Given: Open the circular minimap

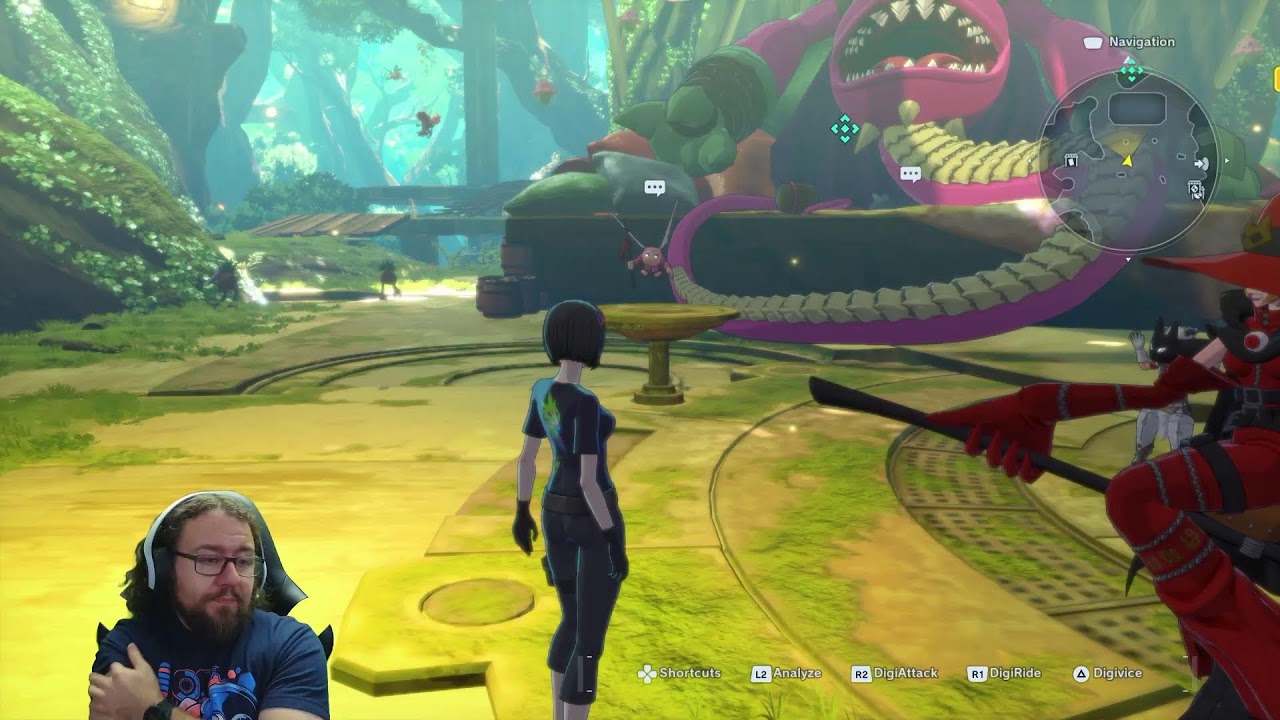Looking at the screenshot, I should coord(1128,162).
